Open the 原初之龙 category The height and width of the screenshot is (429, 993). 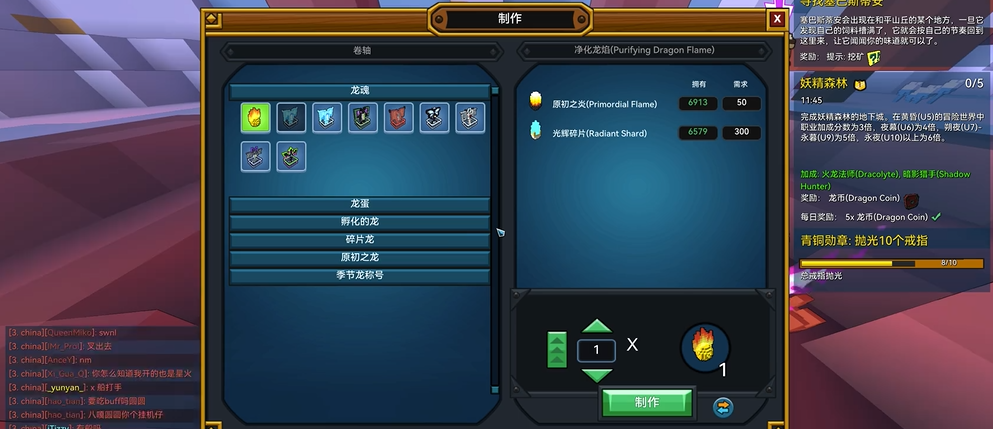click(x=360, y=258)
